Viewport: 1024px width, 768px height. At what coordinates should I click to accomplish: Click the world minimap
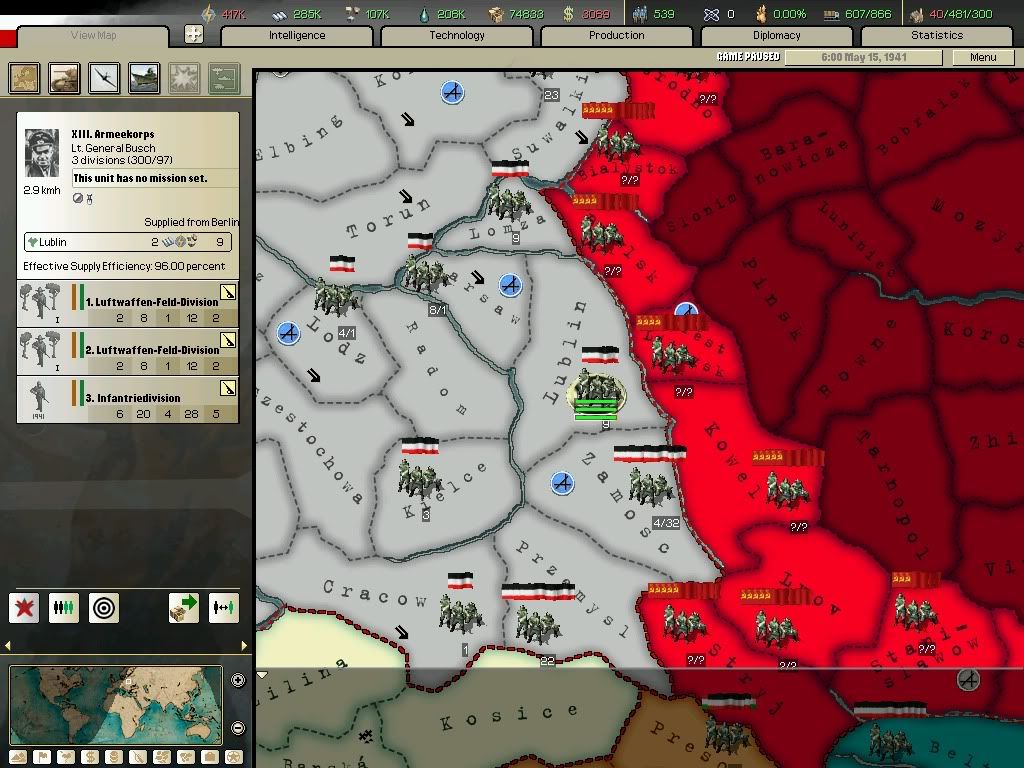[116, 706]
